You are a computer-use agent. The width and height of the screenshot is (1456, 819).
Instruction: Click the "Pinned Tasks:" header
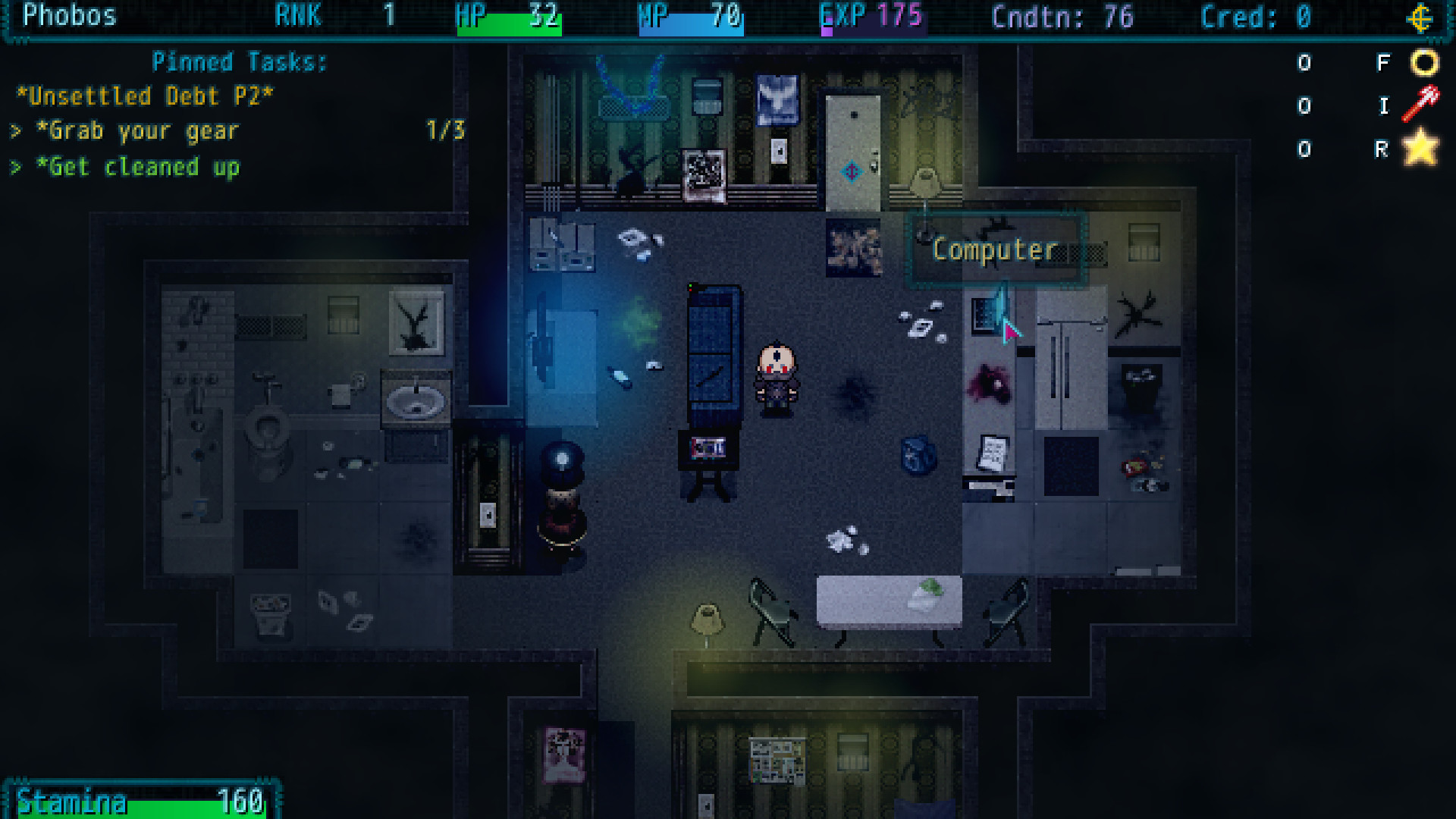click(240, 62)
